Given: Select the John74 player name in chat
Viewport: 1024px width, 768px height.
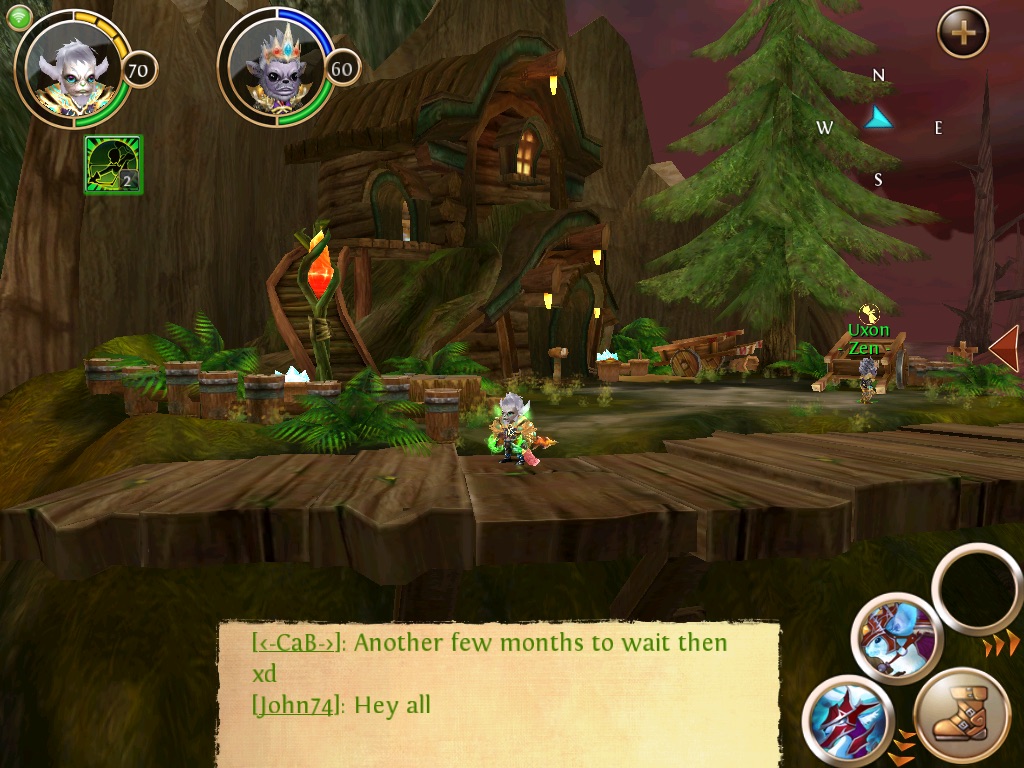Looking at the screenshot, I should pyautogui.click(x=297, y=705).
